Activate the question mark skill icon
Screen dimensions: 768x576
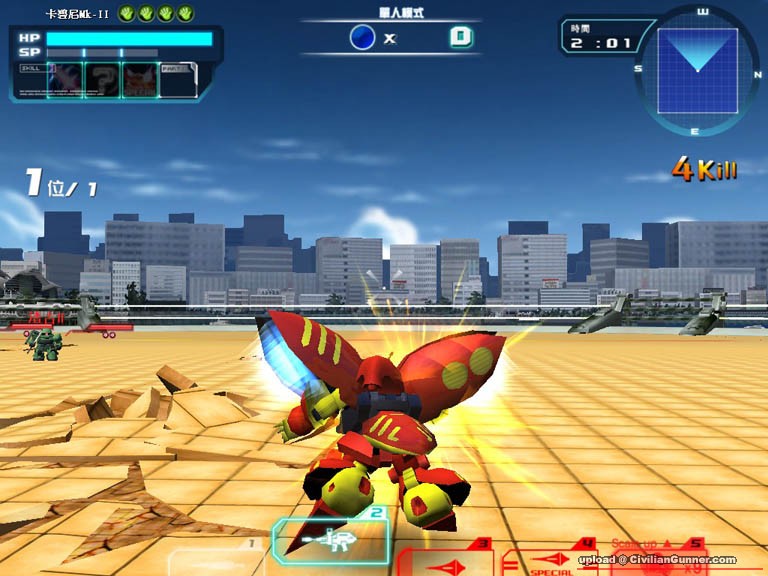coord(102,80)
